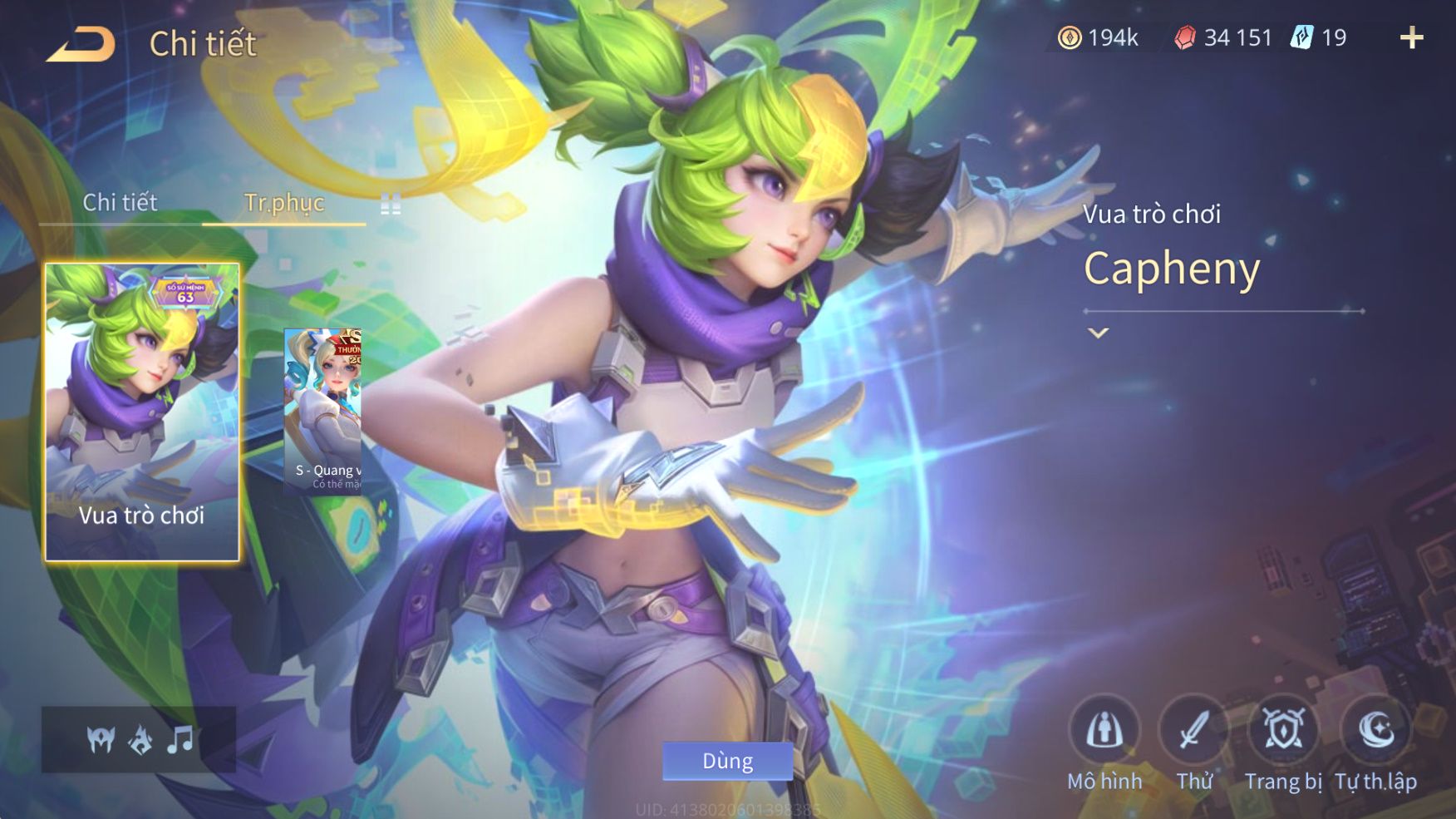Click the music note effect icon
The height and width of the screenshot is (819, 1456).
[x=180, y=738]
